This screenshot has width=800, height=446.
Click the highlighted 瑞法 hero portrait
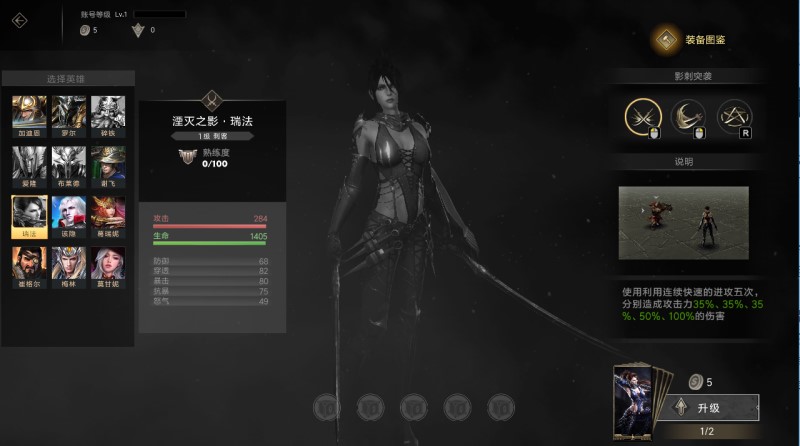[28, 213]
